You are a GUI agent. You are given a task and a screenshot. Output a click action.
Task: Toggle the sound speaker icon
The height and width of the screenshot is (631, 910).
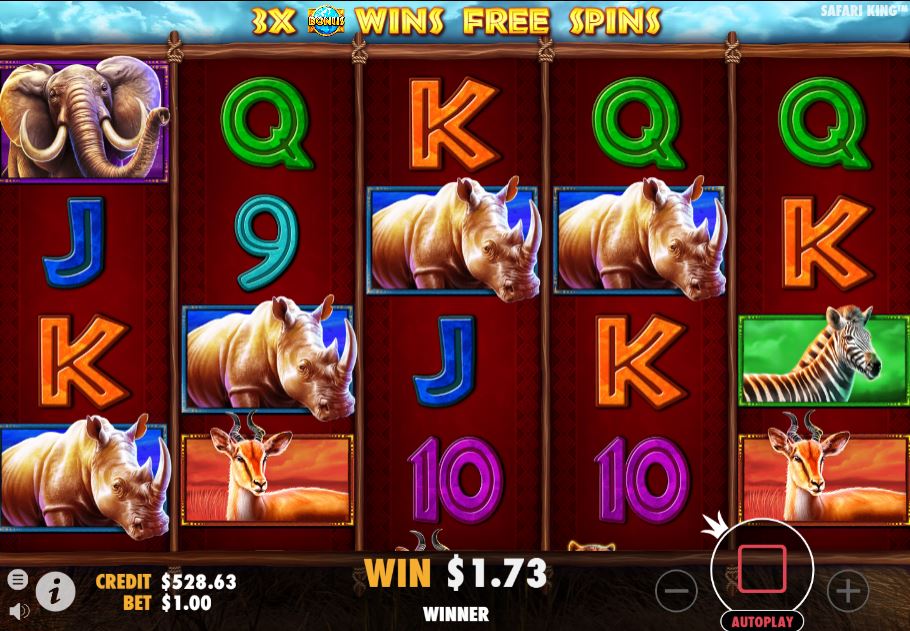[x=17, y=609]
